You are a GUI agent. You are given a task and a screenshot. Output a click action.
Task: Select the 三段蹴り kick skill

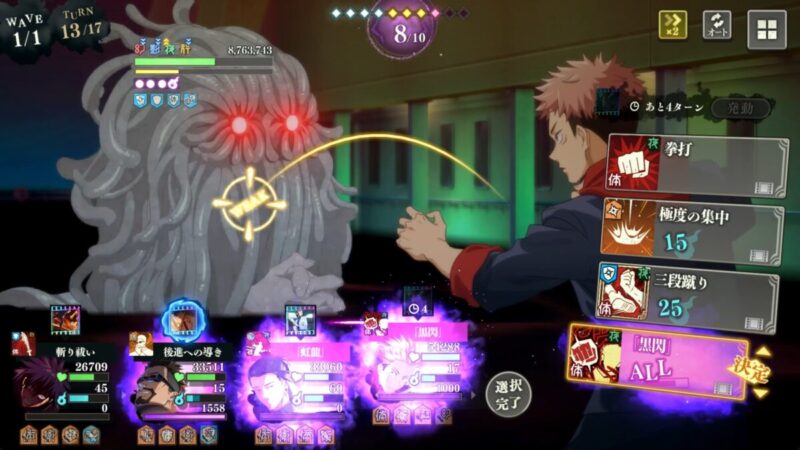[x=691, y=295]
